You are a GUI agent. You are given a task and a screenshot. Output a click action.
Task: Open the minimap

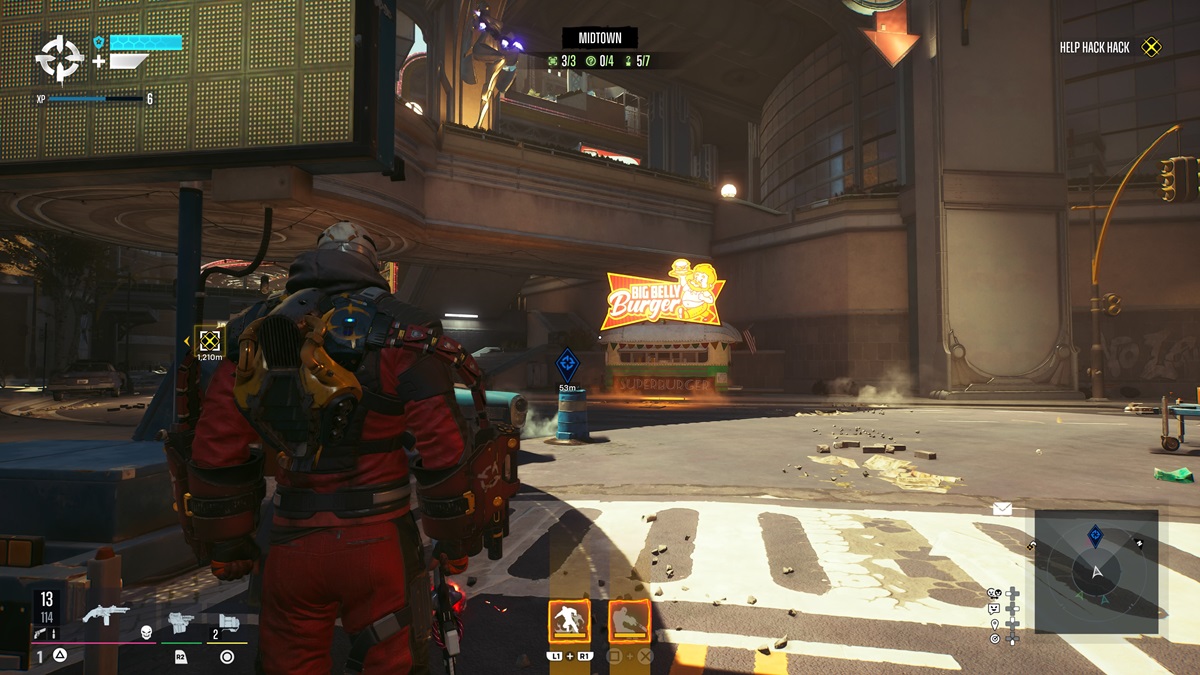[x=1096, y=571]
